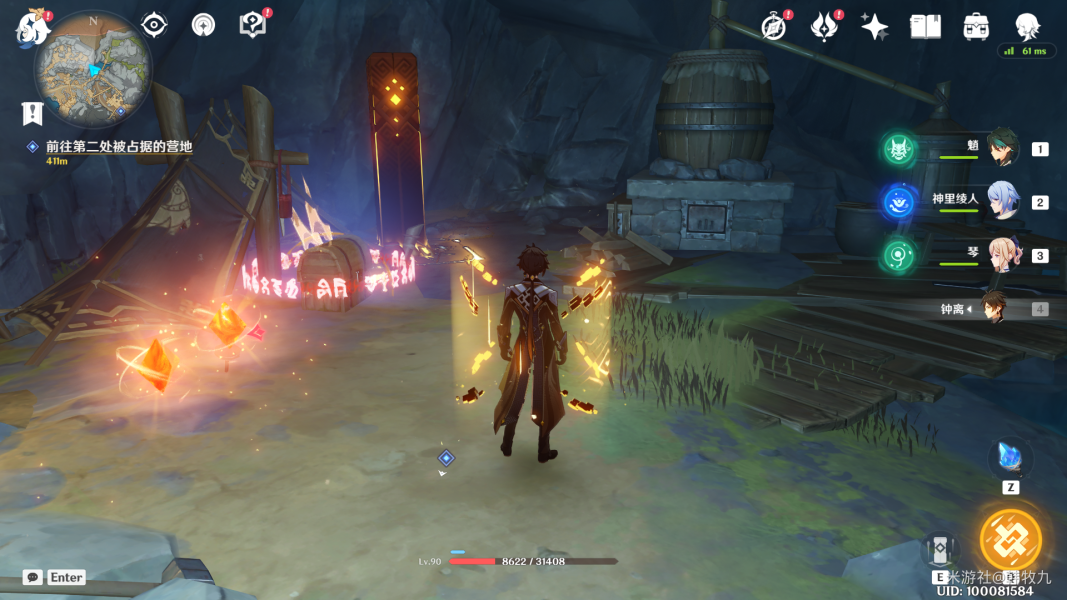Use the blue crystal gadget
Viewport: 1067px width, 600px height.
point(1010,458)
